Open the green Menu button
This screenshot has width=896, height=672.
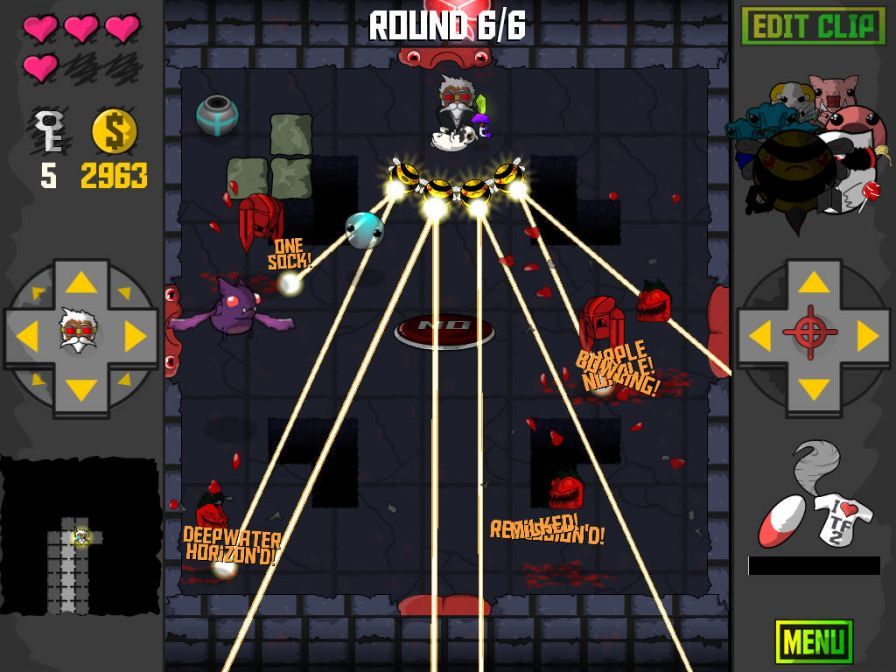813,641
